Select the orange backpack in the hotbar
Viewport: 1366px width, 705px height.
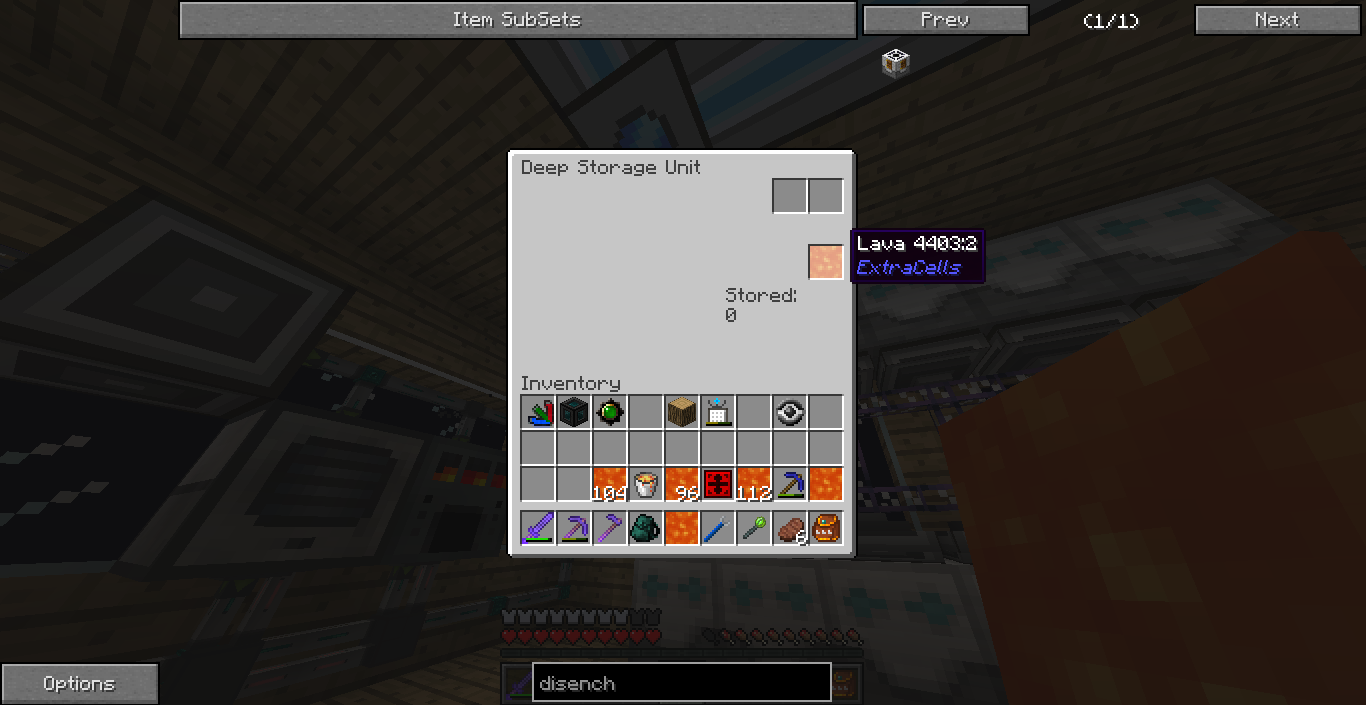[825, 527]
